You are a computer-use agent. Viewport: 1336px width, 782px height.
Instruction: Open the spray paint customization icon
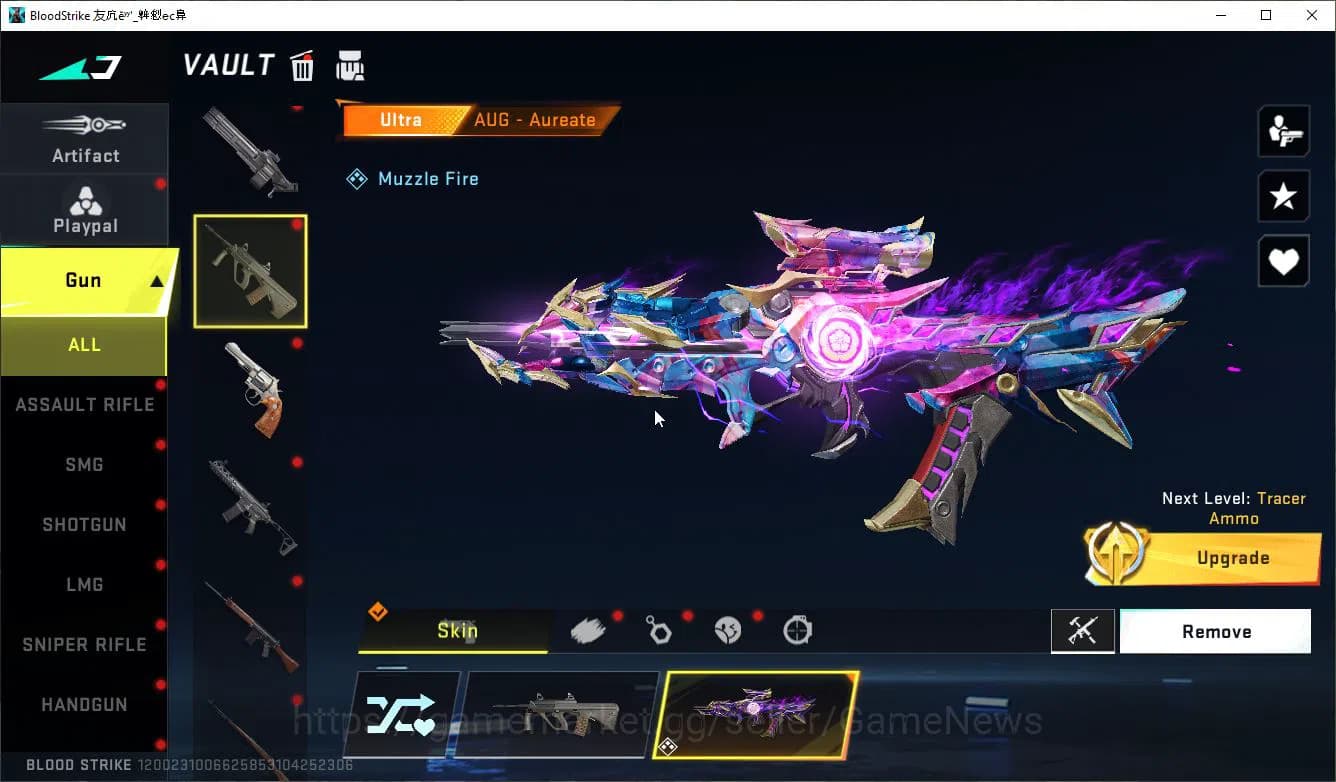(x=588, y=629)
